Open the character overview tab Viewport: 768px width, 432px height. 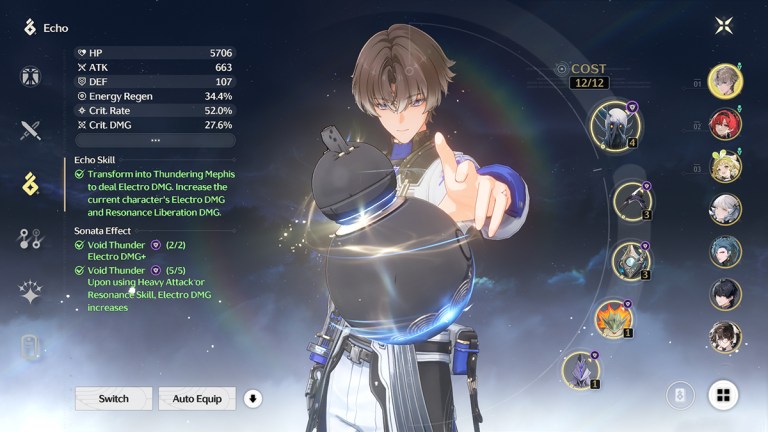(x=30, y=77)
